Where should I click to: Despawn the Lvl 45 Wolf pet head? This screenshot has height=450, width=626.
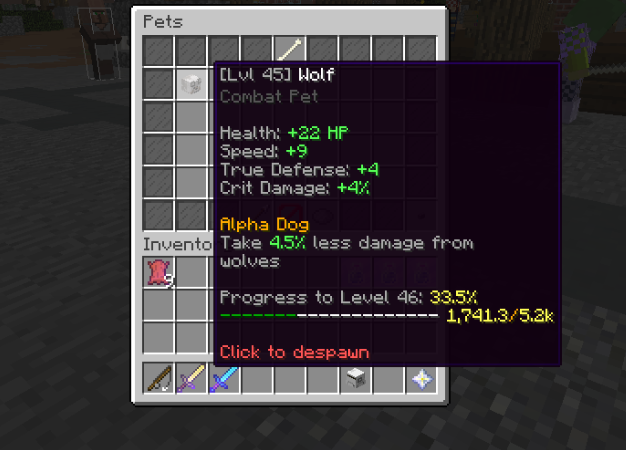pyautogui.click(x=191, y=85)
